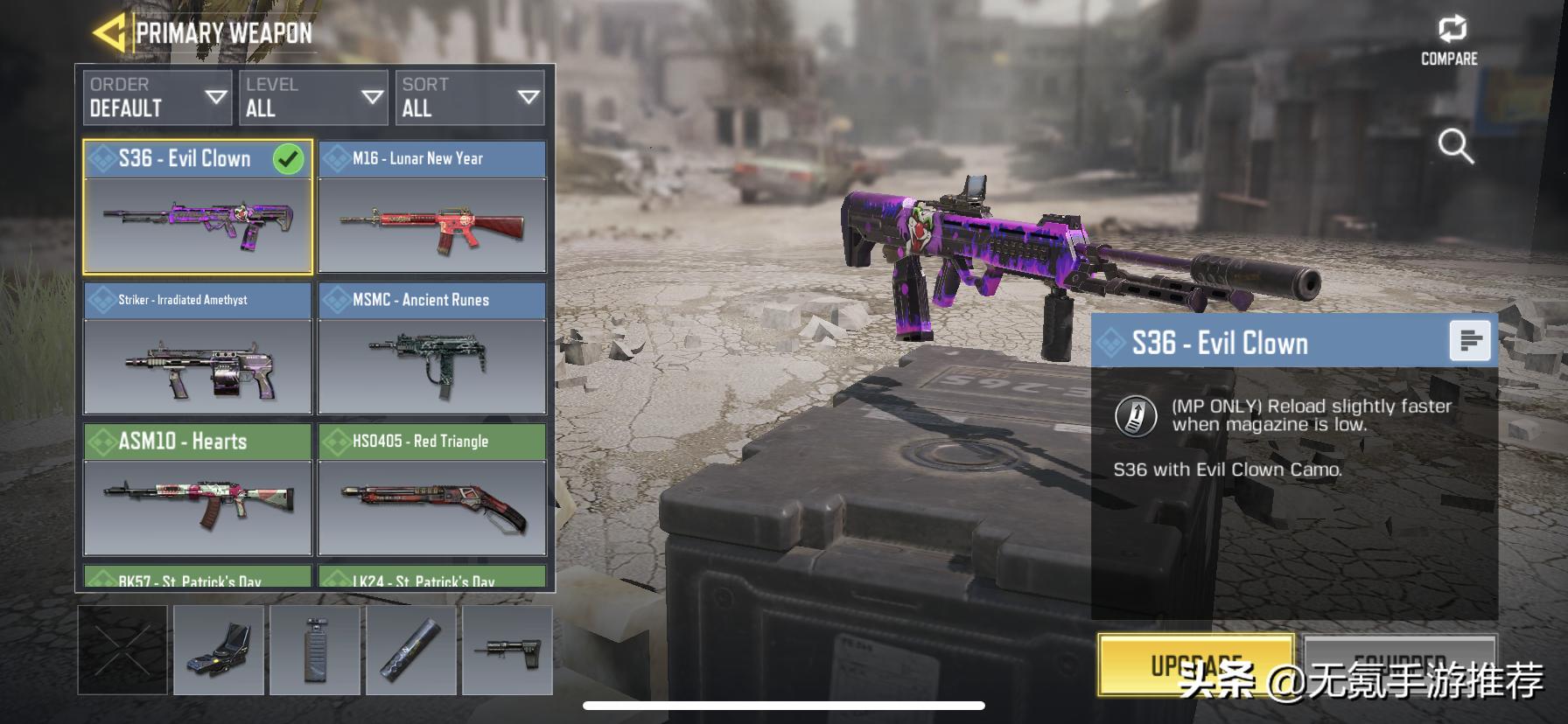Screen dimensions: 1568x724
Task: Go back using the yellow arrow
Action: (x=108, y=33)
